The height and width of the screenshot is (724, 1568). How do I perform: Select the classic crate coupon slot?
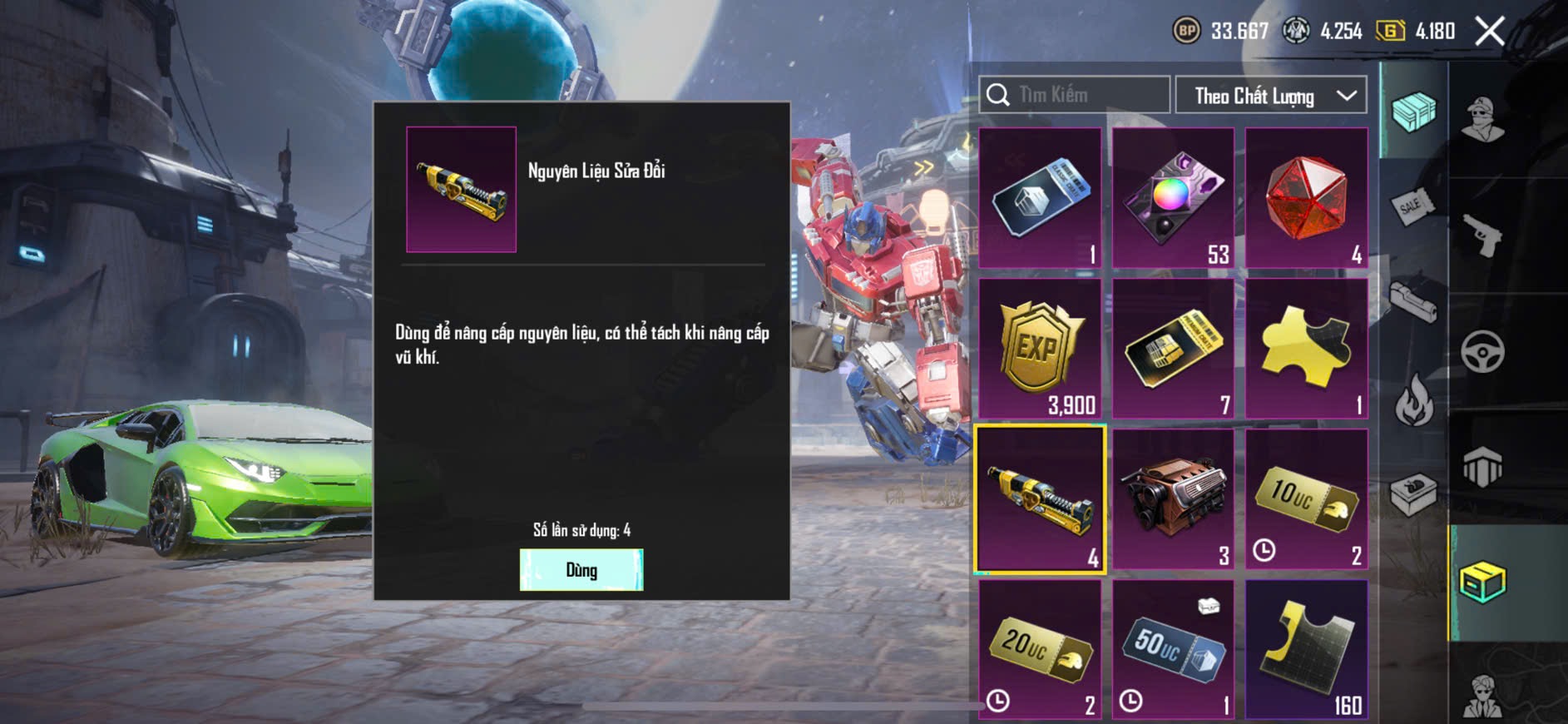(1040, 198)
